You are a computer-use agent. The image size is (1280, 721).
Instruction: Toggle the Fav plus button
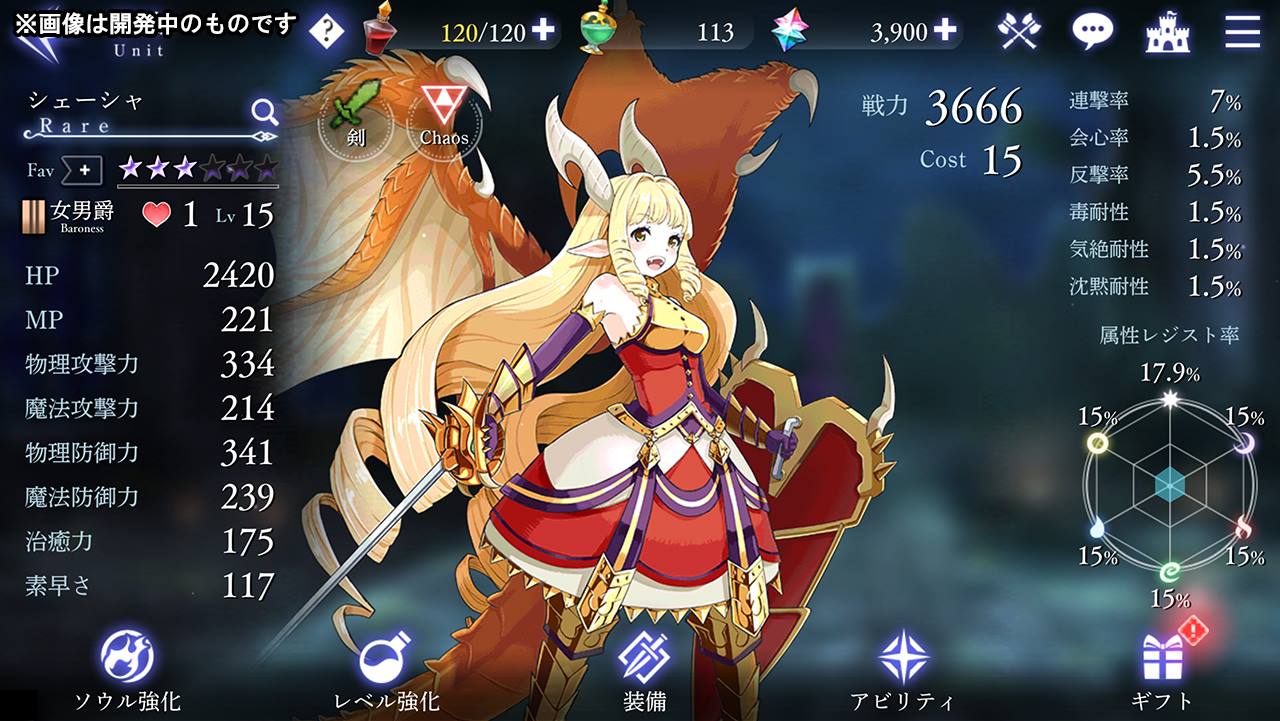(84, 171)
